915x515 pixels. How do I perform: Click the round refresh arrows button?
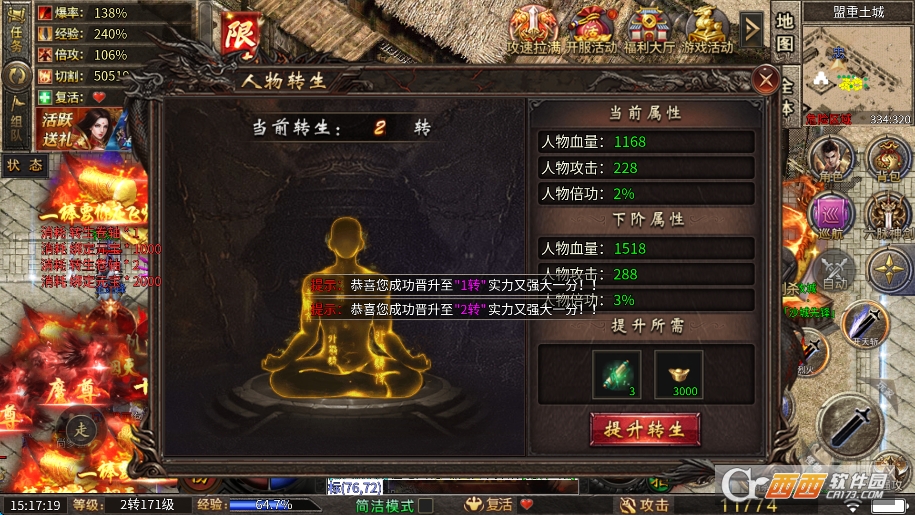16,77
